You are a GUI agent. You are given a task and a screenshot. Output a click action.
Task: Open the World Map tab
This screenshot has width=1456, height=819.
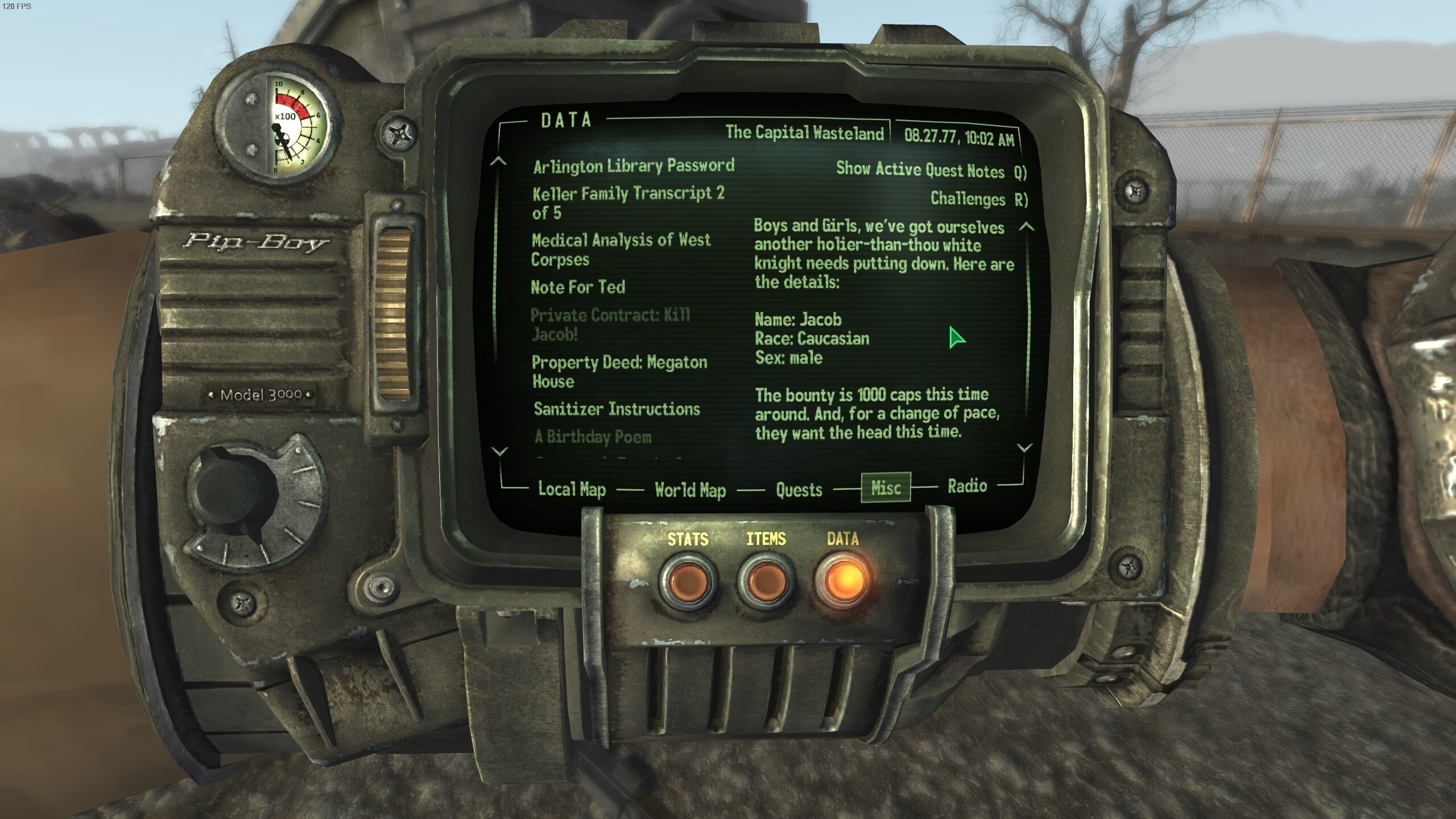click(690, 490)
